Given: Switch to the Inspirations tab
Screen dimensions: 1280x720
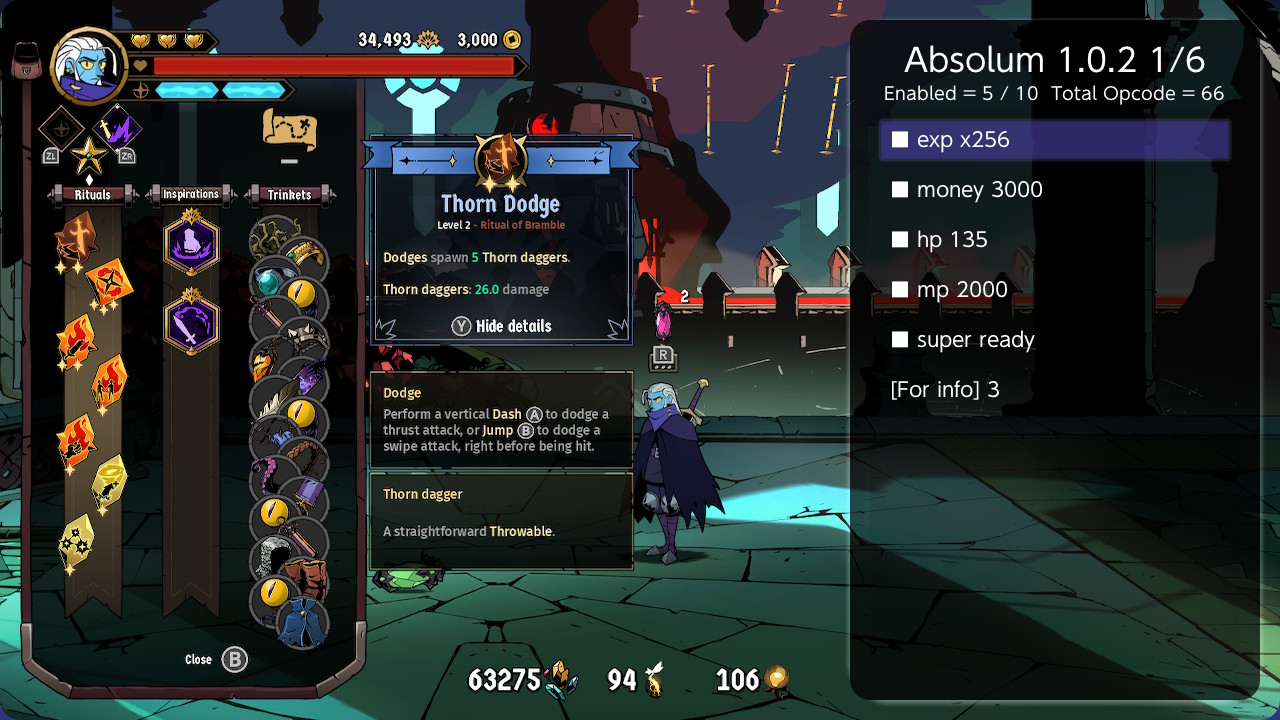Looking at the screenshot, I should click(192, 195).
